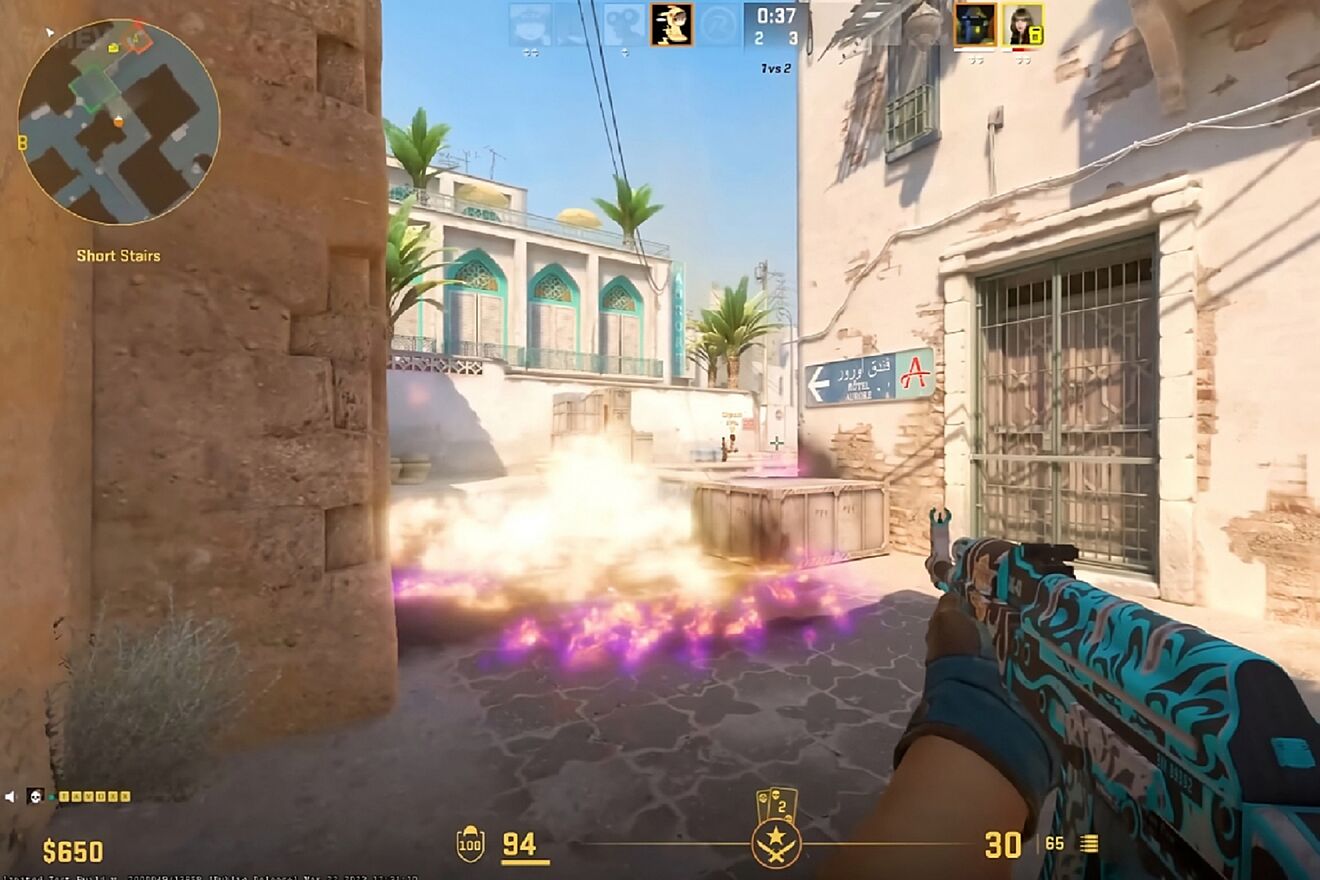Select the right-side enemy player avatar
Viewport: 1320px width, 880px height.
click(1022, 25)
